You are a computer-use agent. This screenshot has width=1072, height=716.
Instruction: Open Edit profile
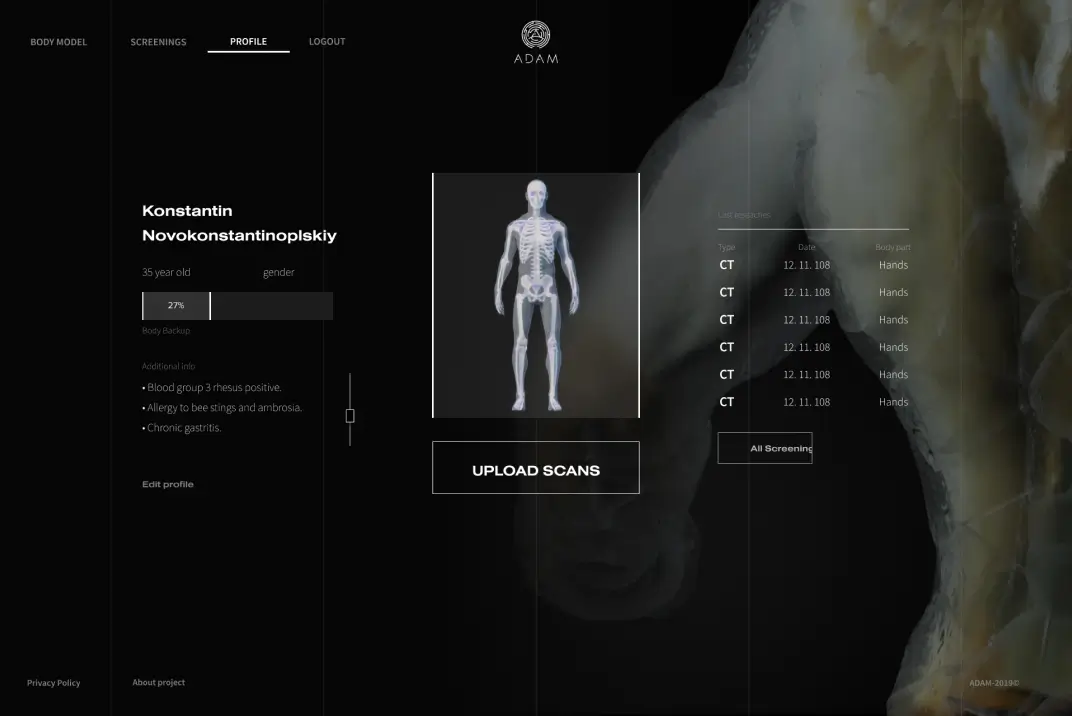coord(168,484)
